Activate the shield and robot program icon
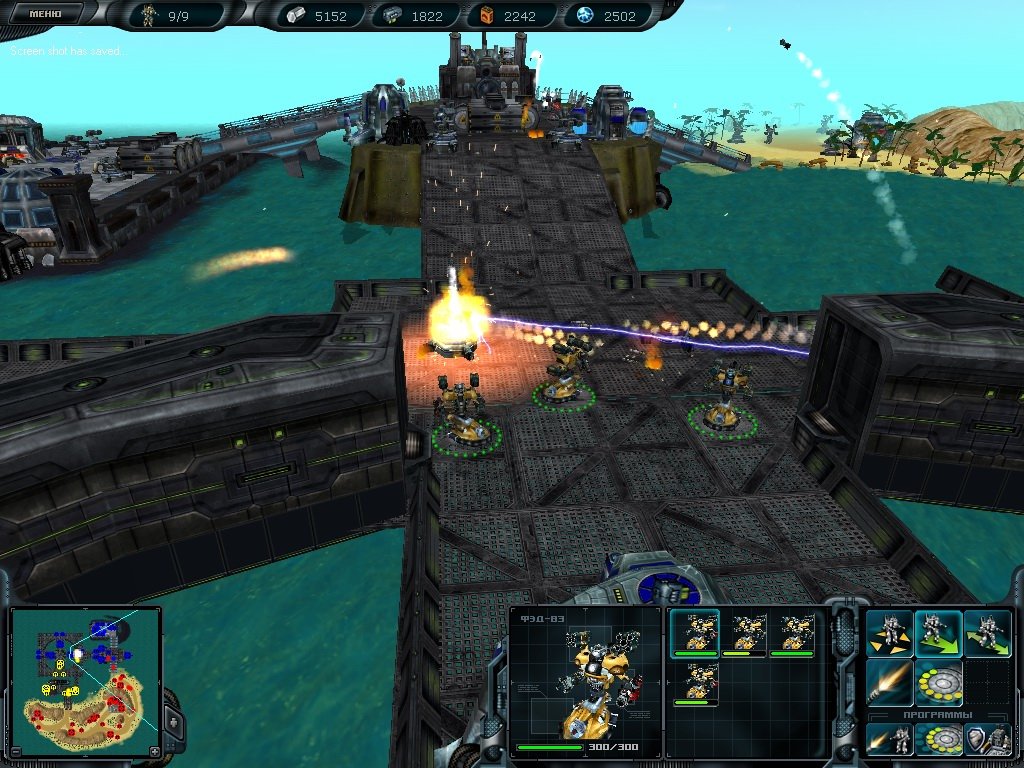The image size is (1024, 768). [x=987, y=740]
